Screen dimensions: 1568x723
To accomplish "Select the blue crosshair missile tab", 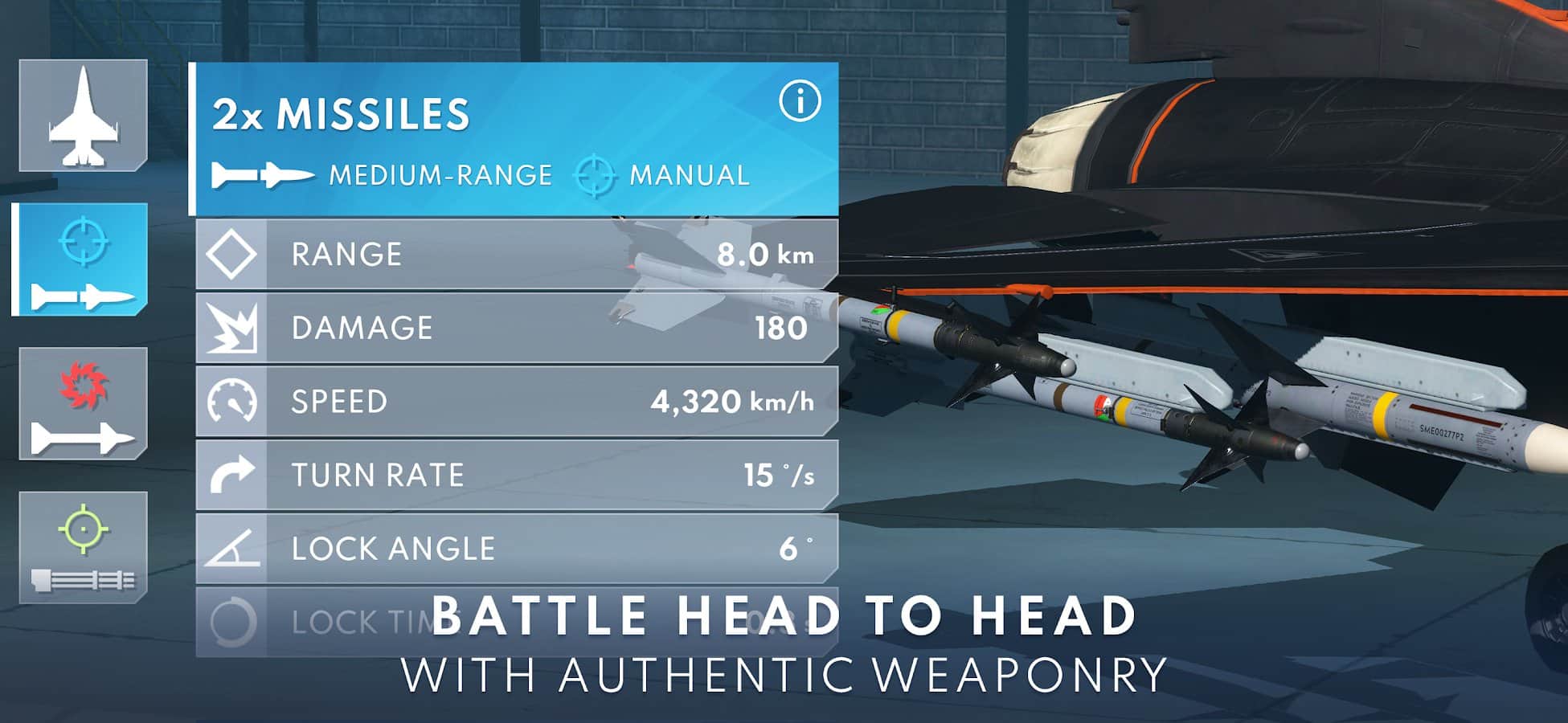I will point(81,259).
